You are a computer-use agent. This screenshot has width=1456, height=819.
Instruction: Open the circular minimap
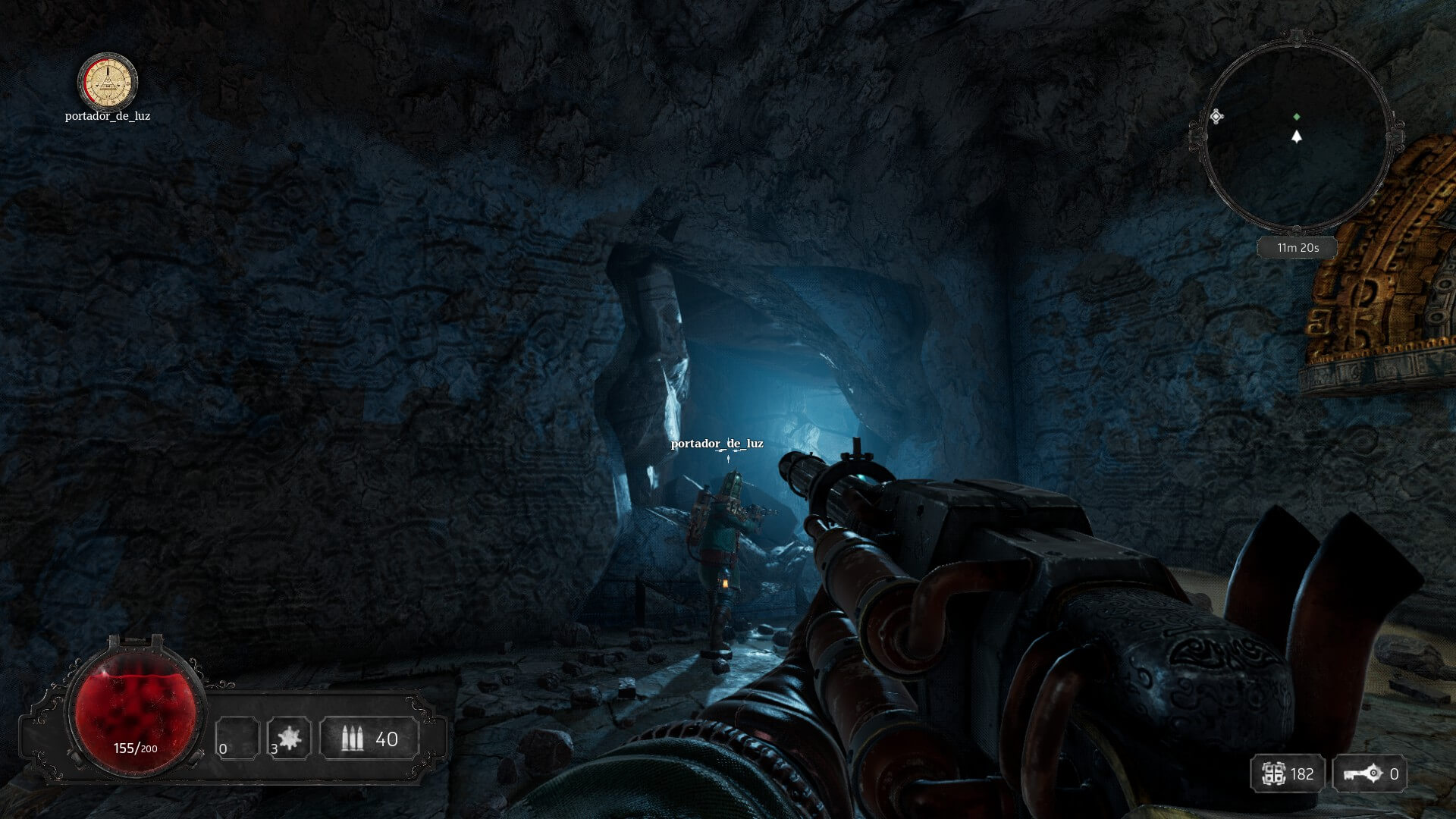[1297, 136]
